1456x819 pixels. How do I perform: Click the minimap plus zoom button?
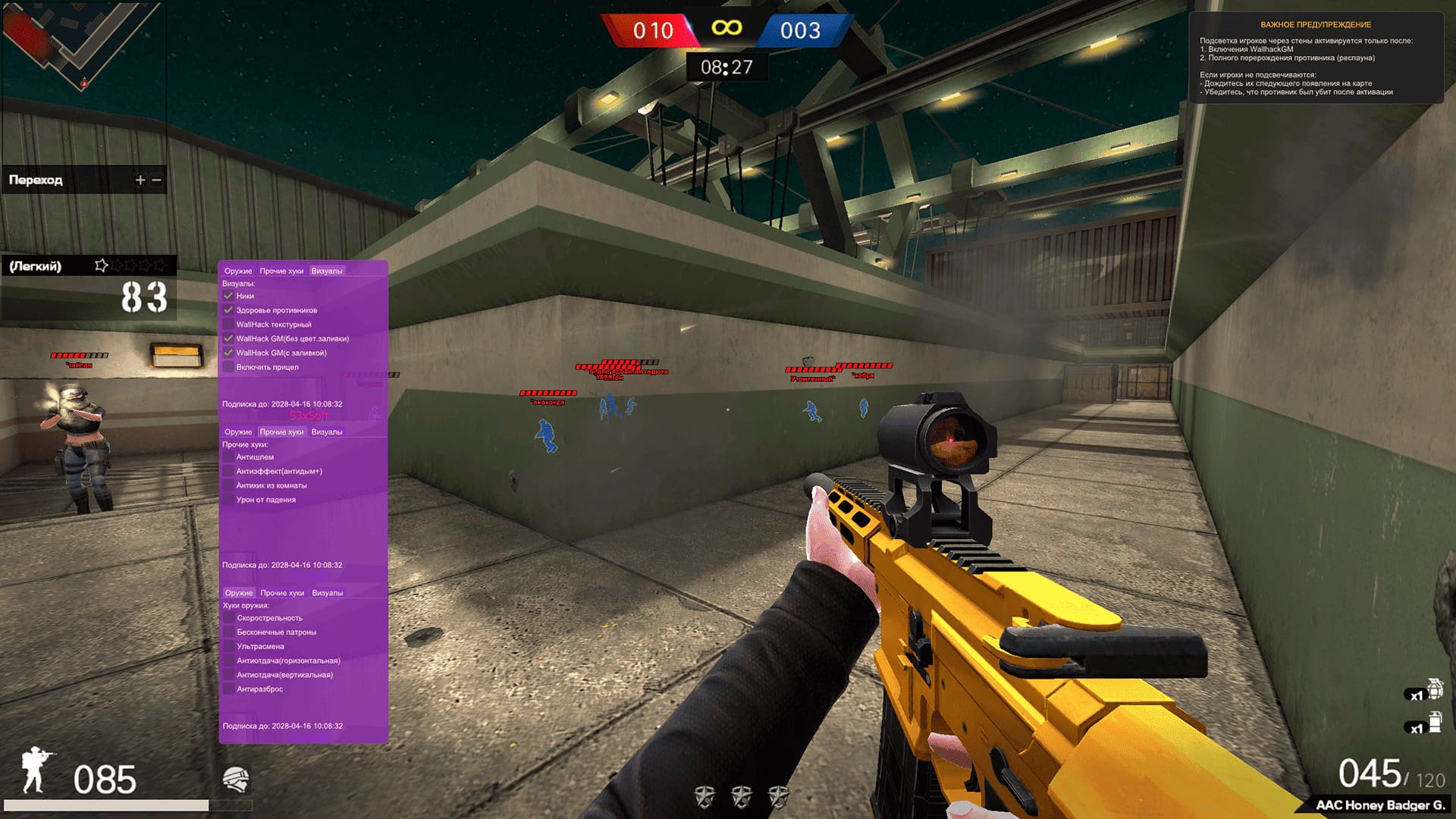click(x=140, y=180)
